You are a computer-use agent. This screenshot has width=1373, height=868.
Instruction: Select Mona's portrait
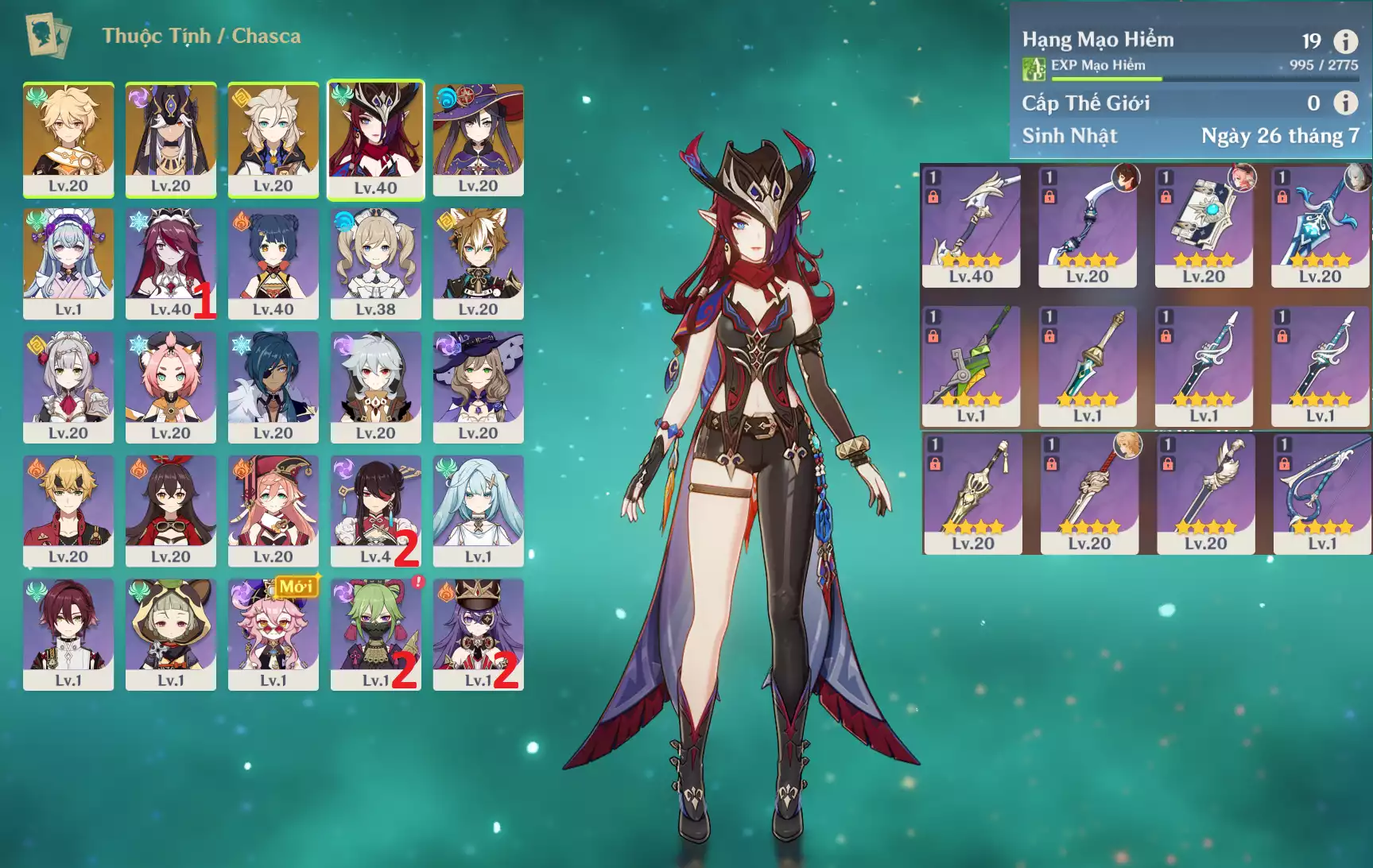click(x=478, y=138)
